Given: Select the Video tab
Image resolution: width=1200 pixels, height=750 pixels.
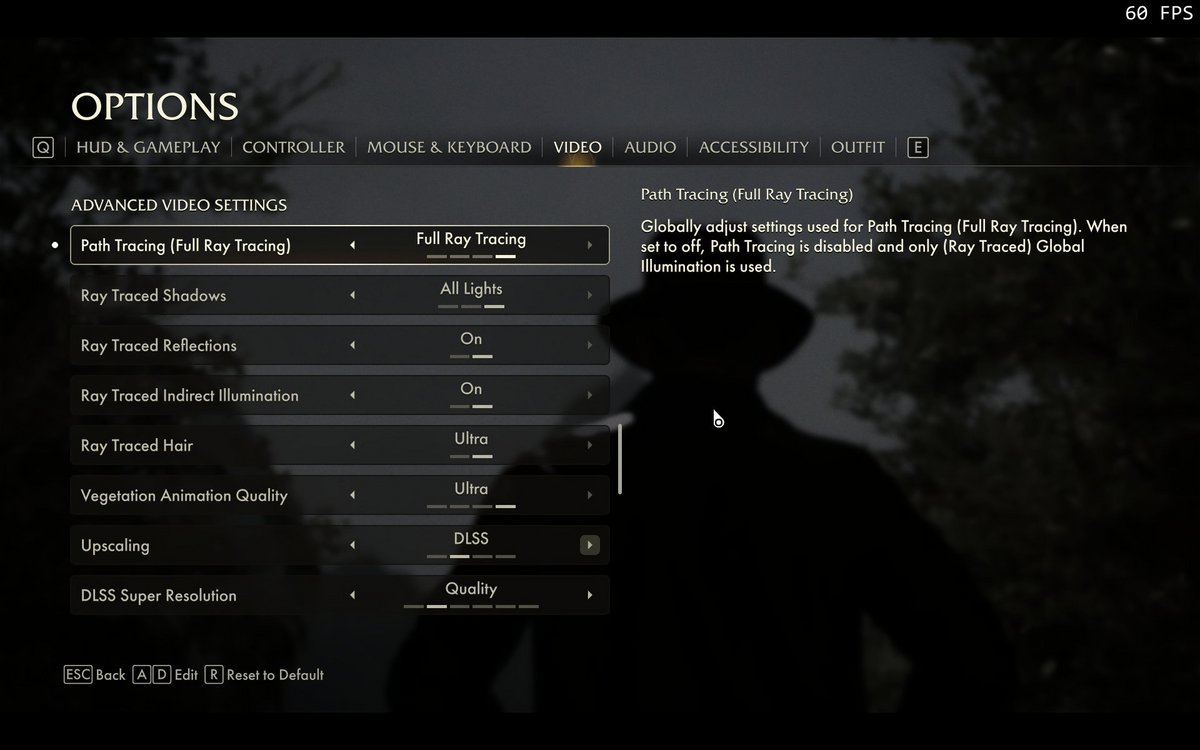Looking at the screenshot, I should click(x=578, y=147).
